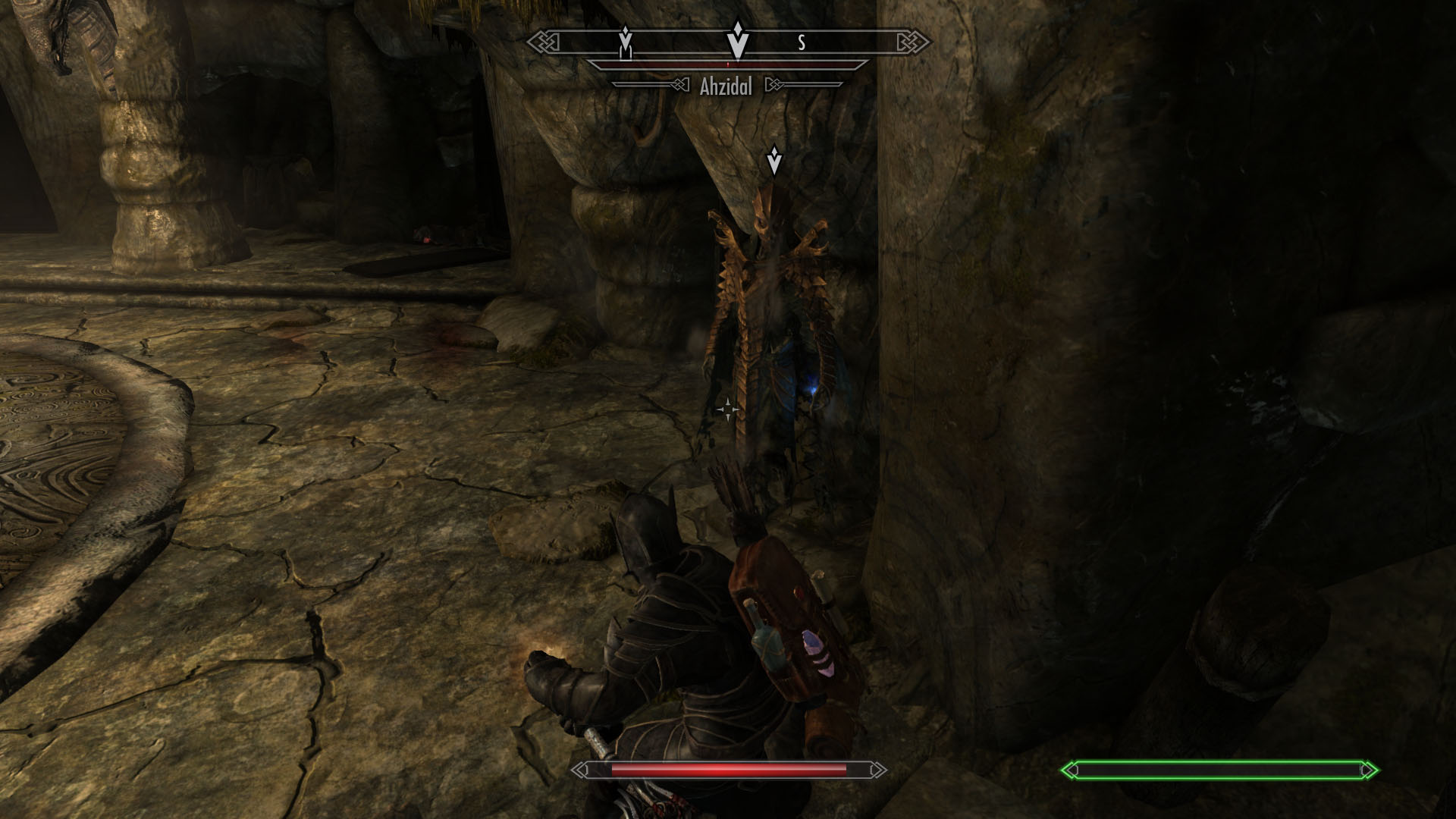Screen dimensions: 1456x819
Task: Click Ahzidal's red enemy health bar
Action: click(x=728, y=67)
